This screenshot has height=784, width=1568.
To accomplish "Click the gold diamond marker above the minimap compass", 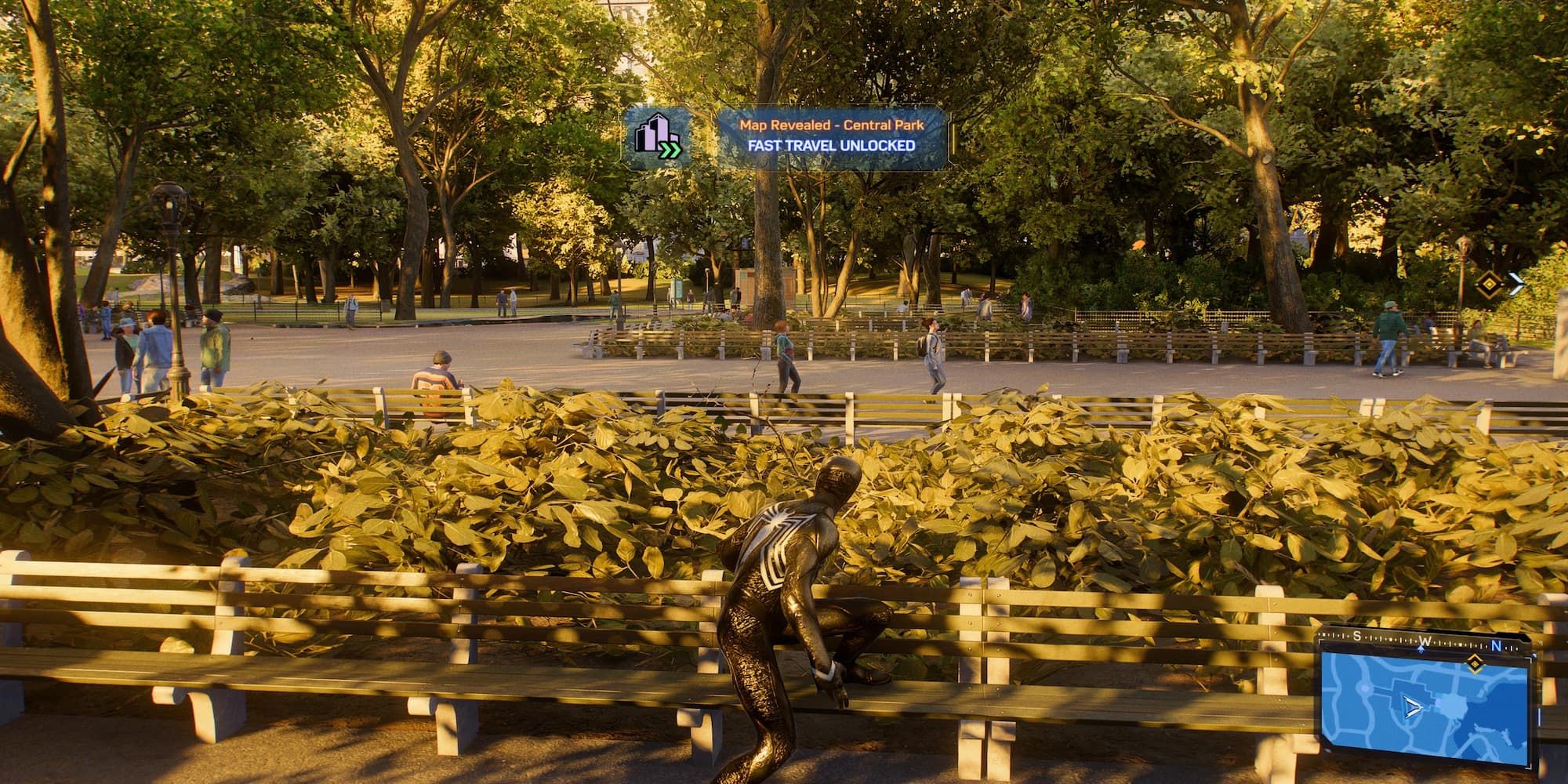I will point(1475,663).
